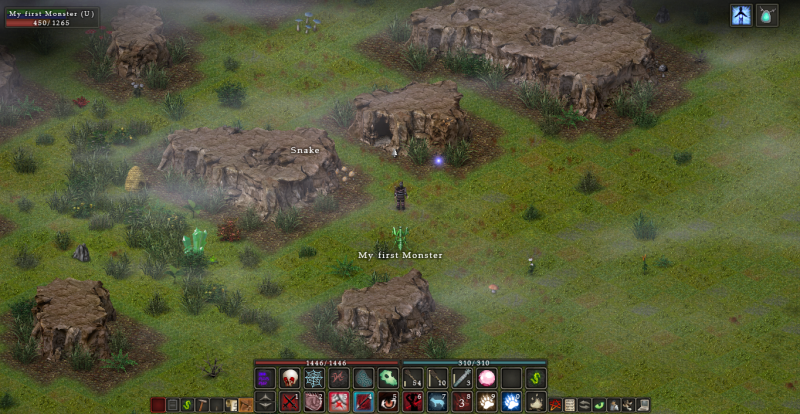Select the item stack showing 10
The width and height of the screenshot is (800, 414).
tap(437, 379)
